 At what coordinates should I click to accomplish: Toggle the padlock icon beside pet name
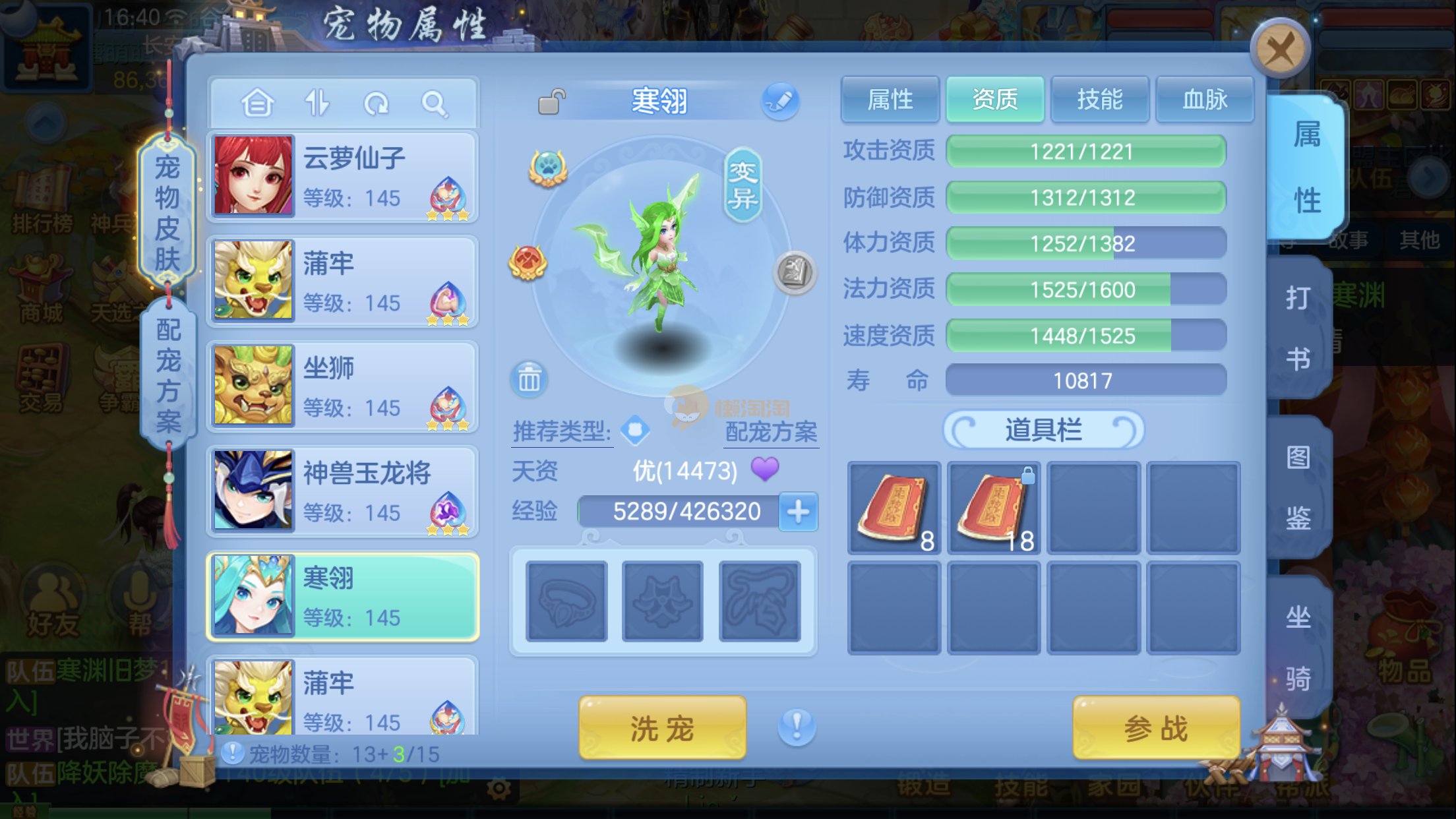click(551, 102)
